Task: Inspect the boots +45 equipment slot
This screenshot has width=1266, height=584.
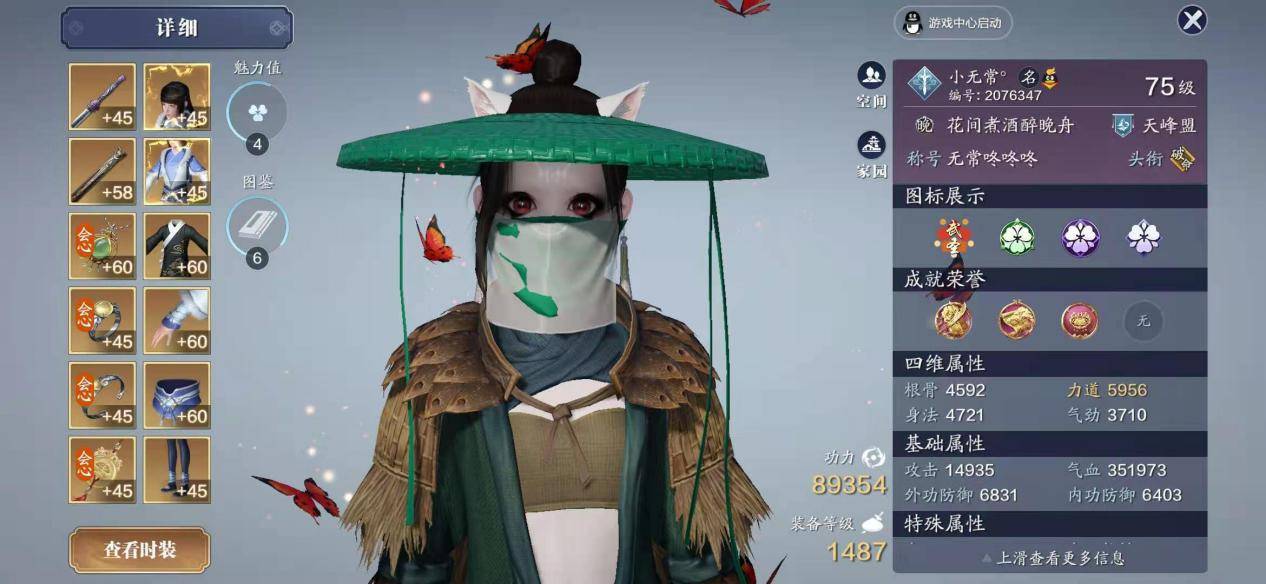Action: click(x=177, y=470)
